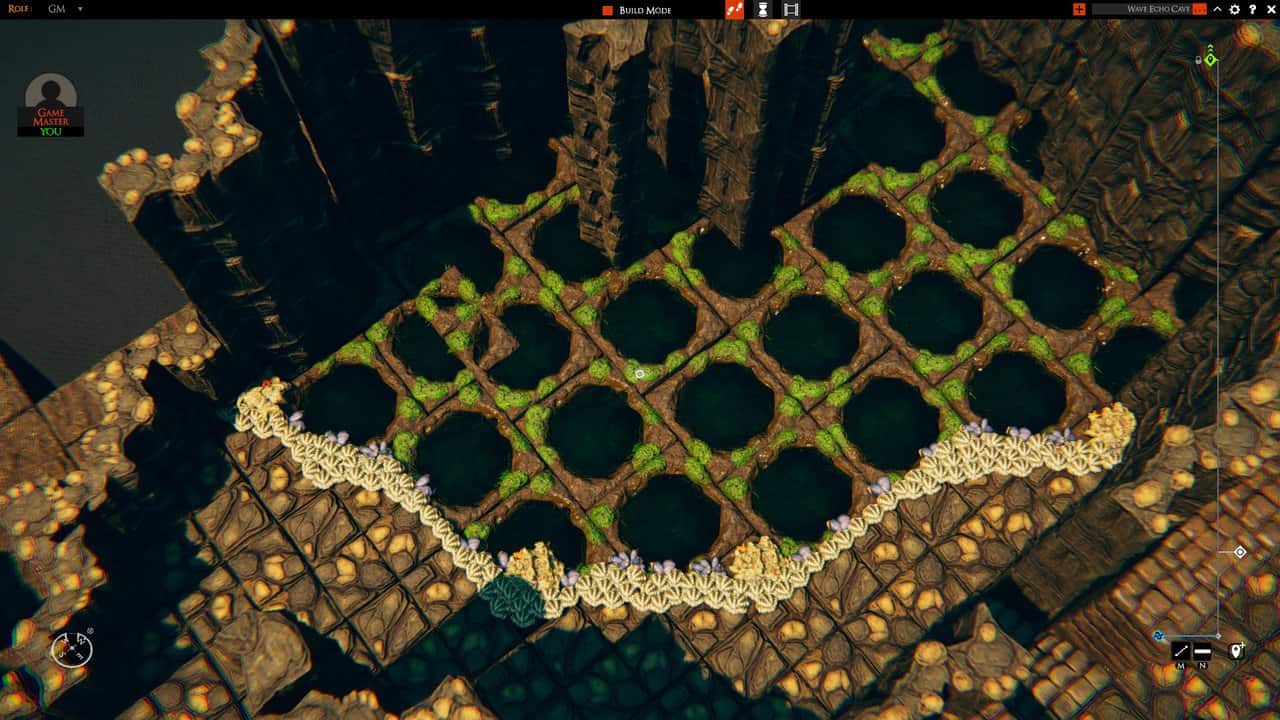The height and width of the screenshot is (720, 1280).
Task: Open the Role dropdown showing GM
Action: point(66,9)
